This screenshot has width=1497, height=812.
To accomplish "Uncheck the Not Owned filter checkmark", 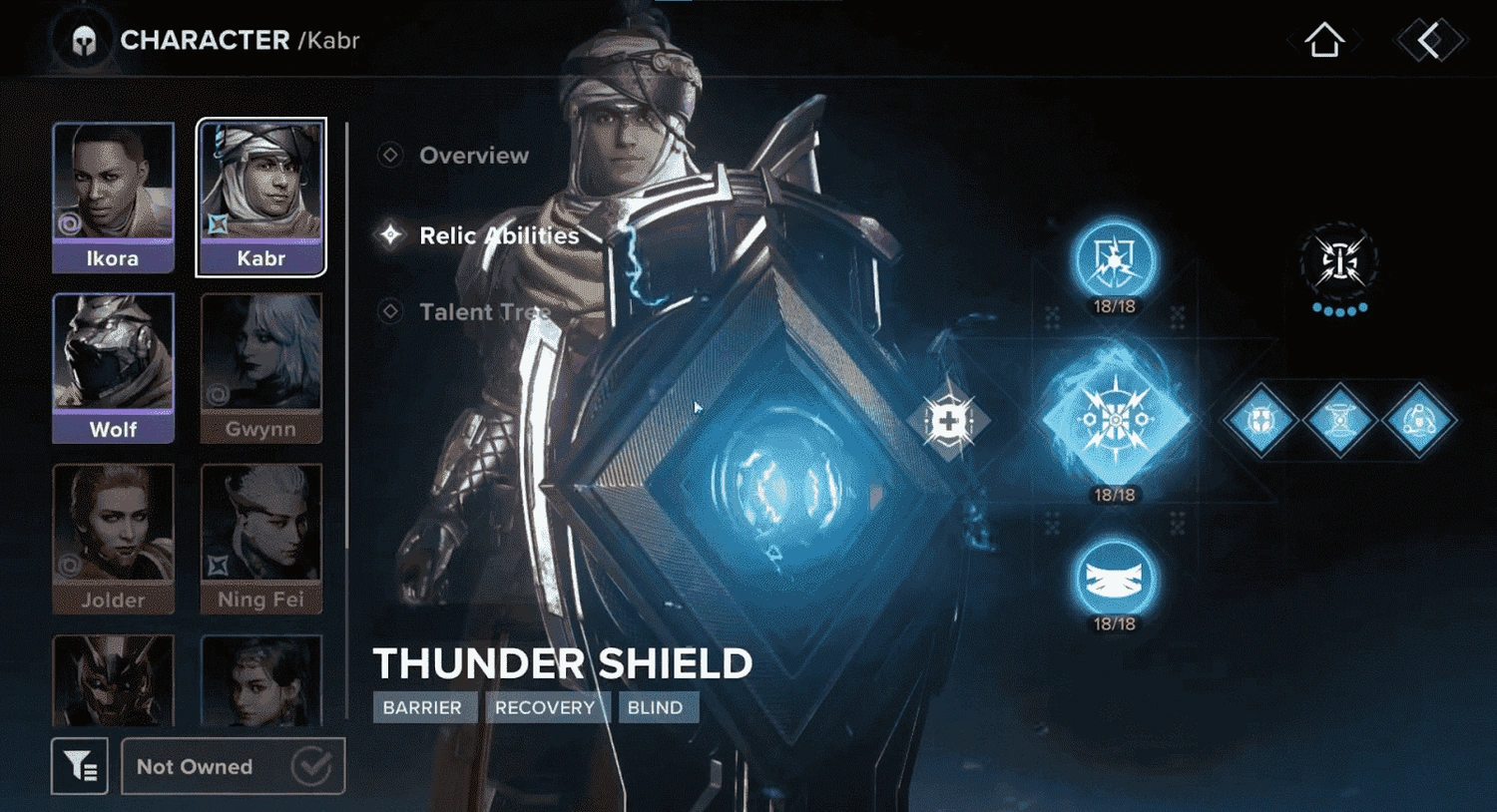I will pos(312,766).
